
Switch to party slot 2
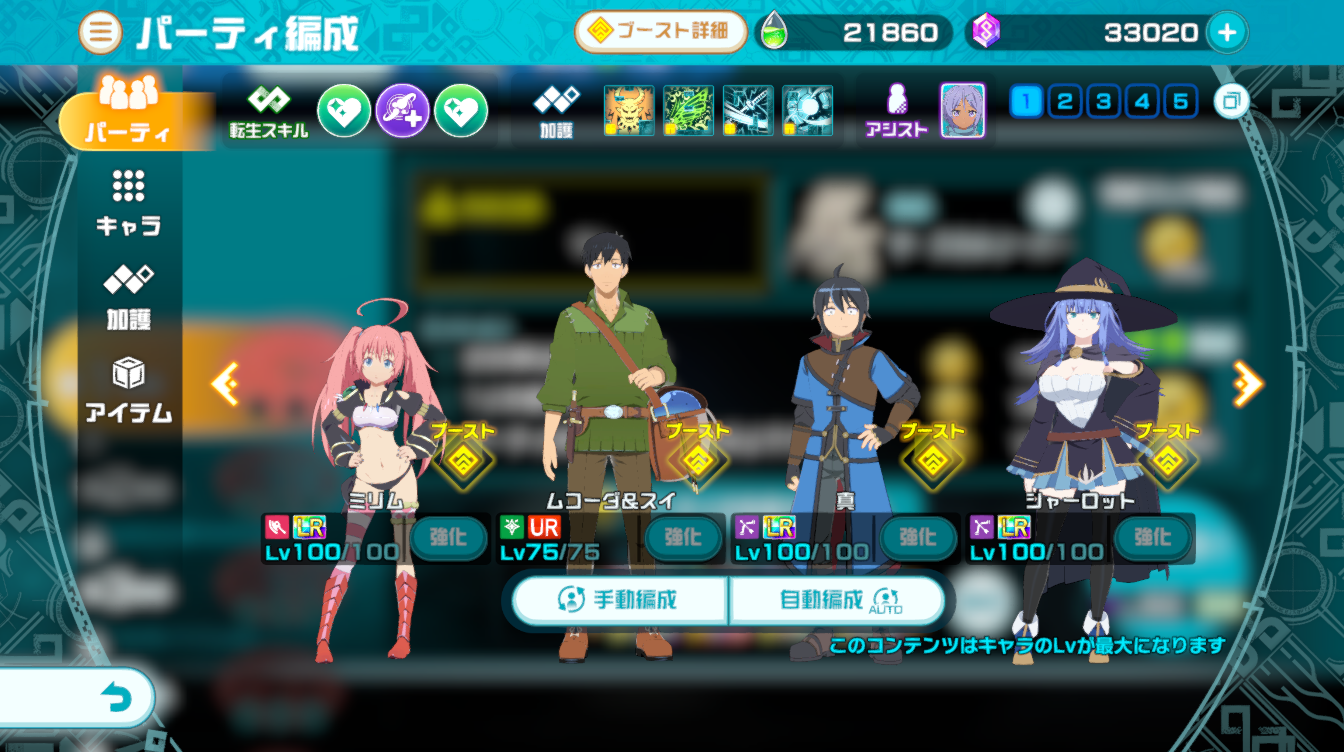1065,102
